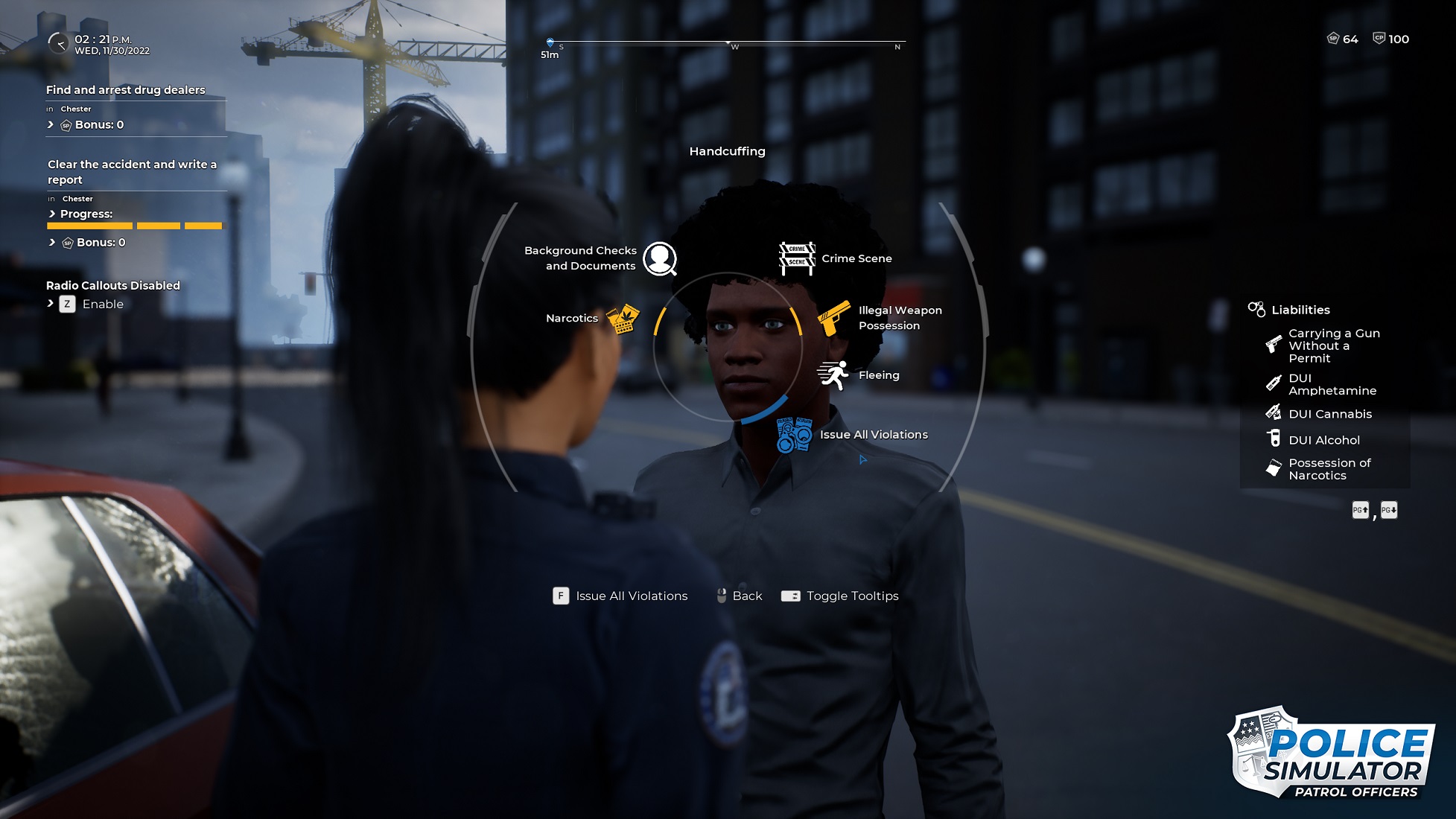The width and height of the screenshot is (1456, 819).
Task: Choose the Fleeing violation
Action: tap(833, 375)
